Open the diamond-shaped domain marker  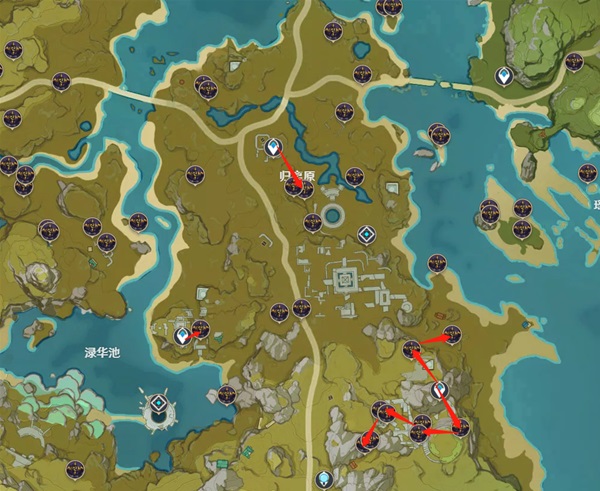(x=367, y=234)
